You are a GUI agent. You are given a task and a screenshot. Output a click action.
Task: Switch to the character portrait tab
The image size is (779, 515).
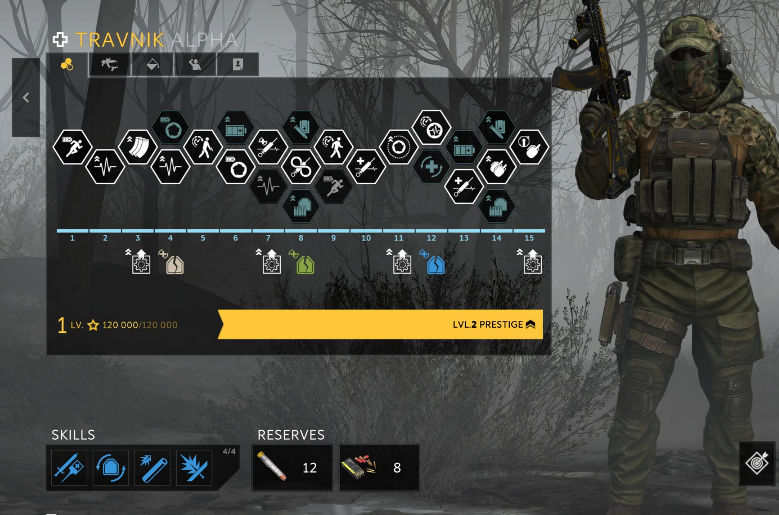tap(238, 65)
